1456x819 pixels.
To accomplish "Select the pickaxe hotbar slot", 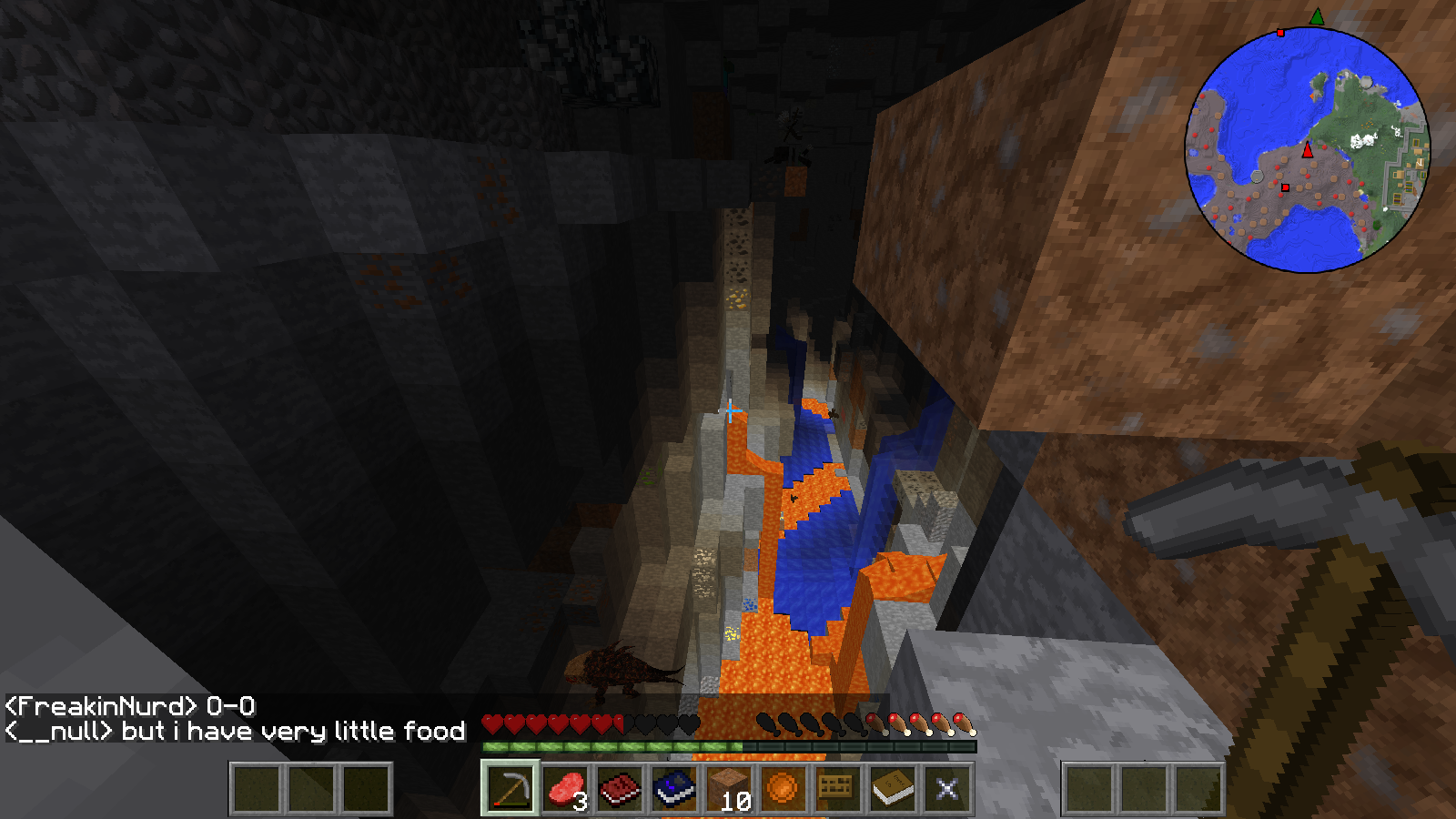I will tap(511, 788).
